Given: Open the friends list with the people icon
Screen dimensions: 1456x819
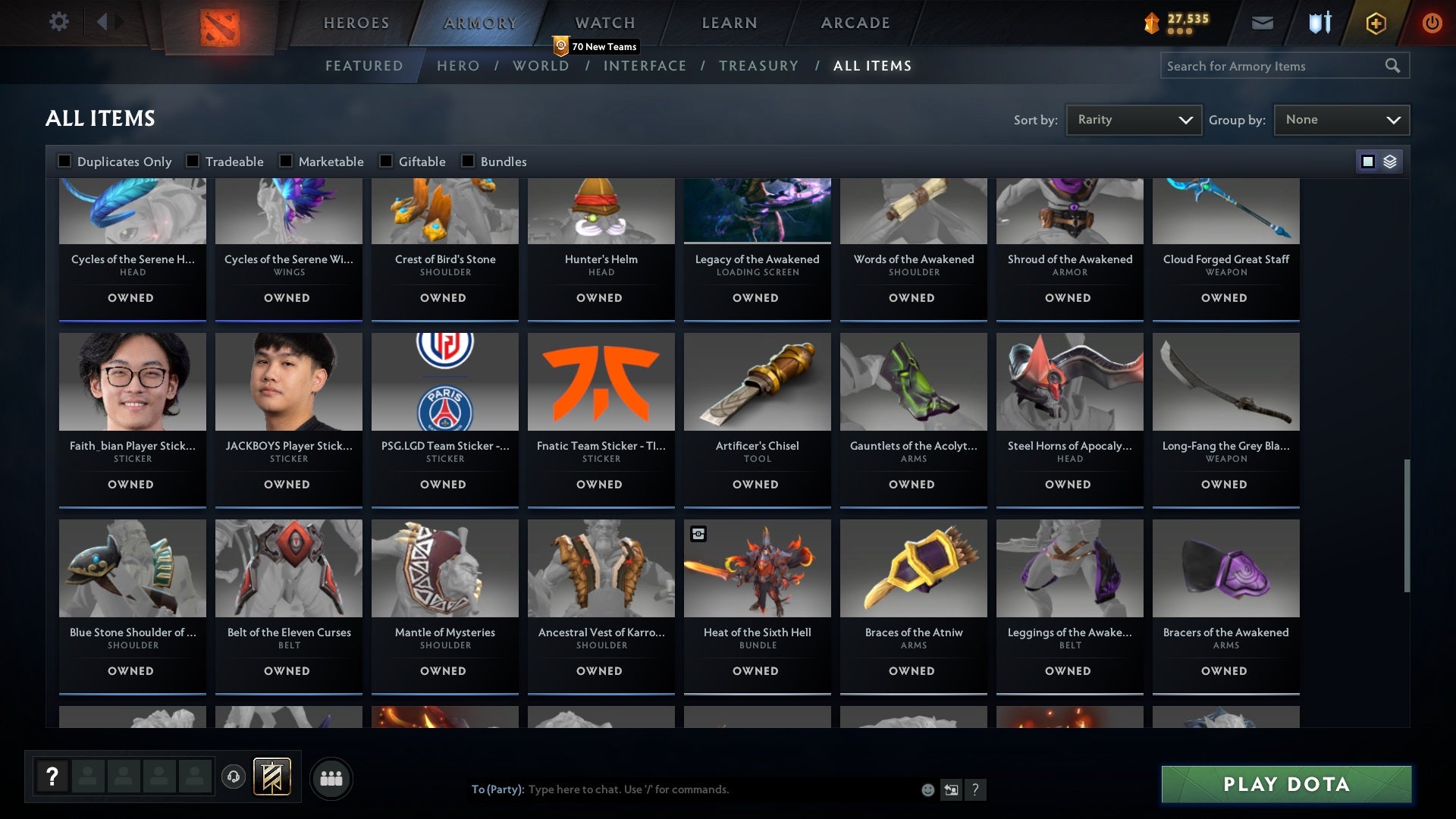Looking at the screenshot, I should tap(331, 778).
